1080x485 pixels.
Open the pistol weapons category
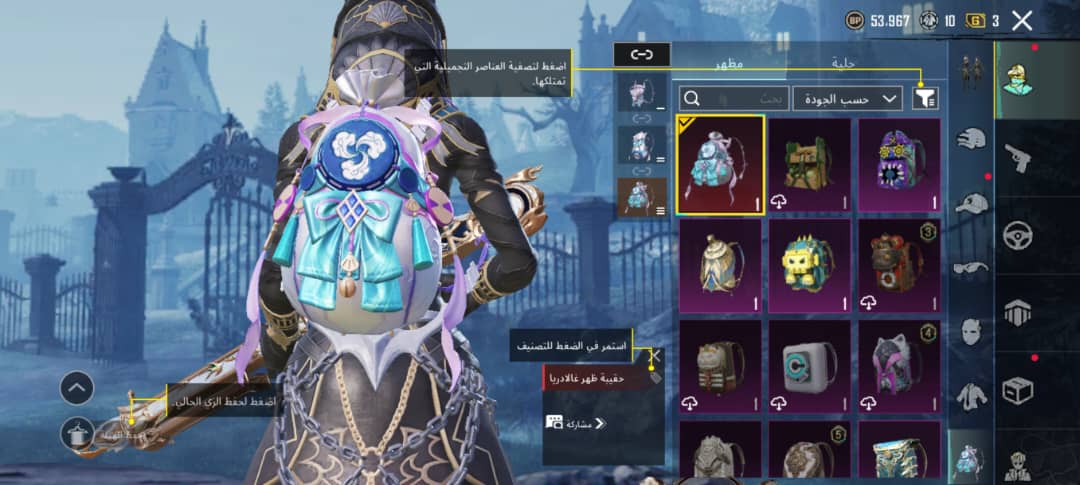coord(1018,158)
